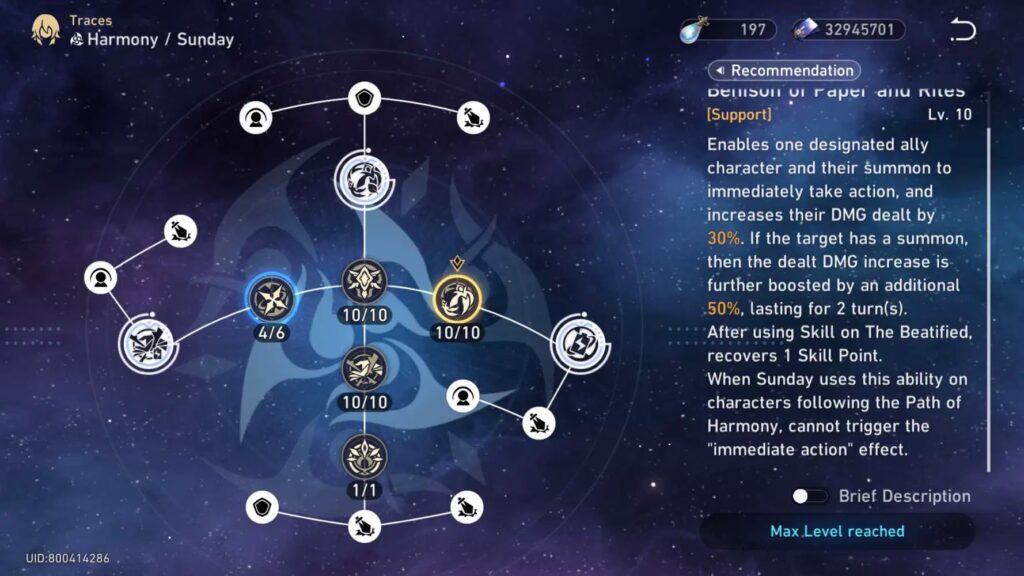
Task: Go back using the return arrow
Action: (x=962, y=30)
